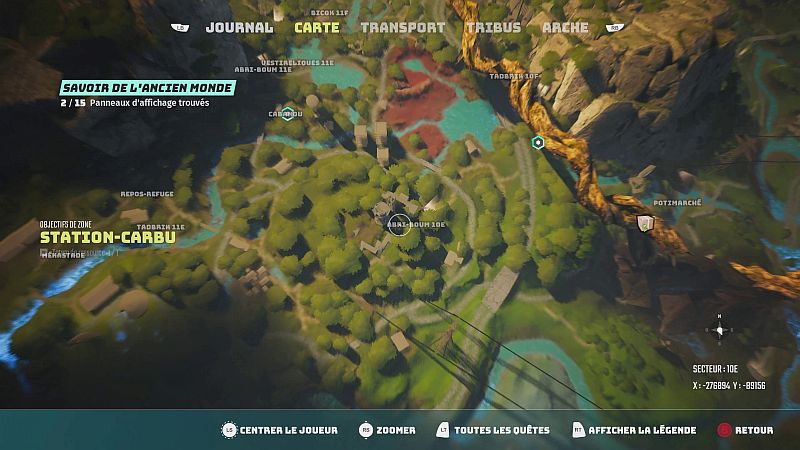Switch to the Journal tab

tap(239, 28)
